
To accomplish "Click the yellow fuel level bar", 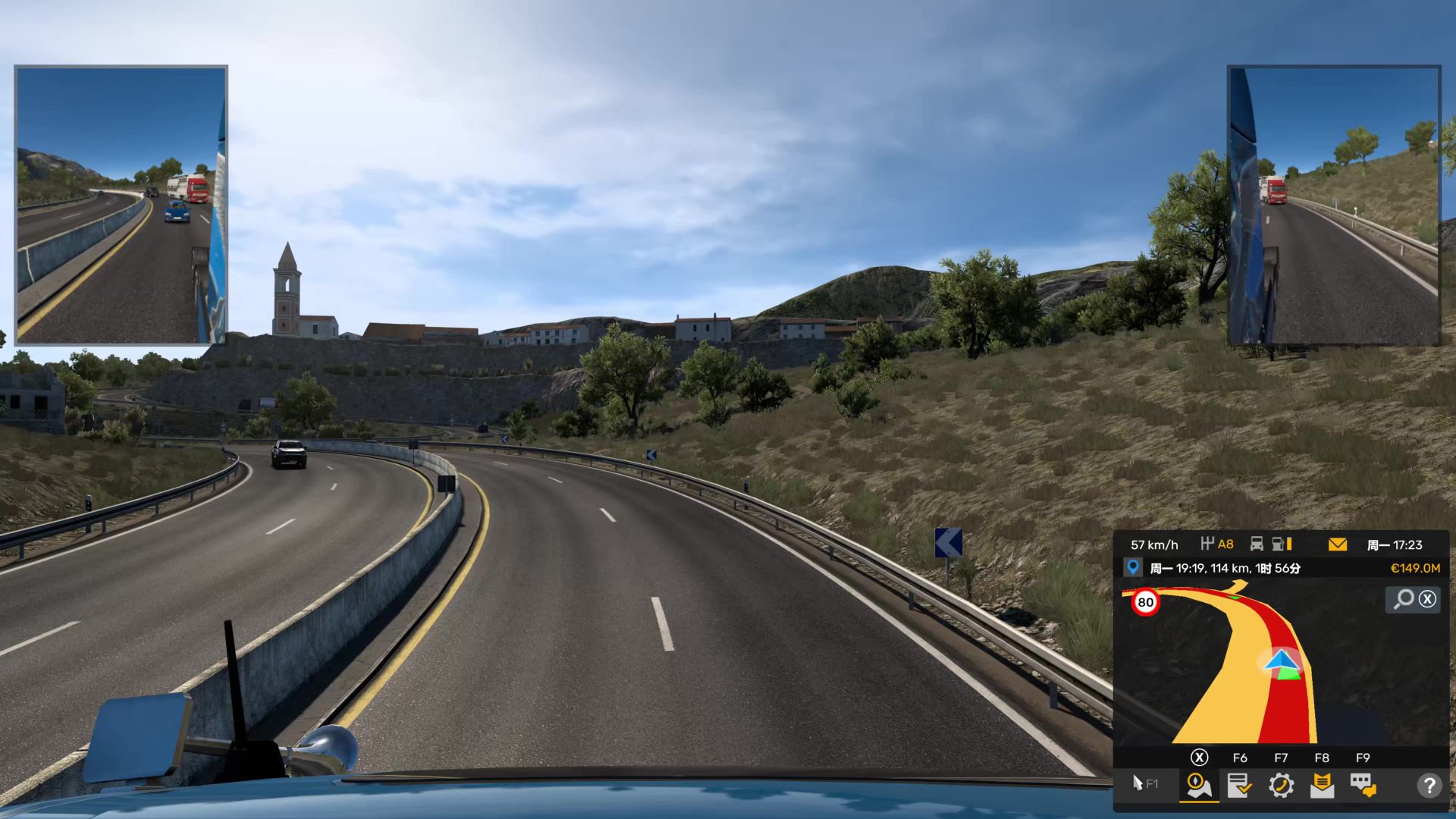I will click(1290, 544).
